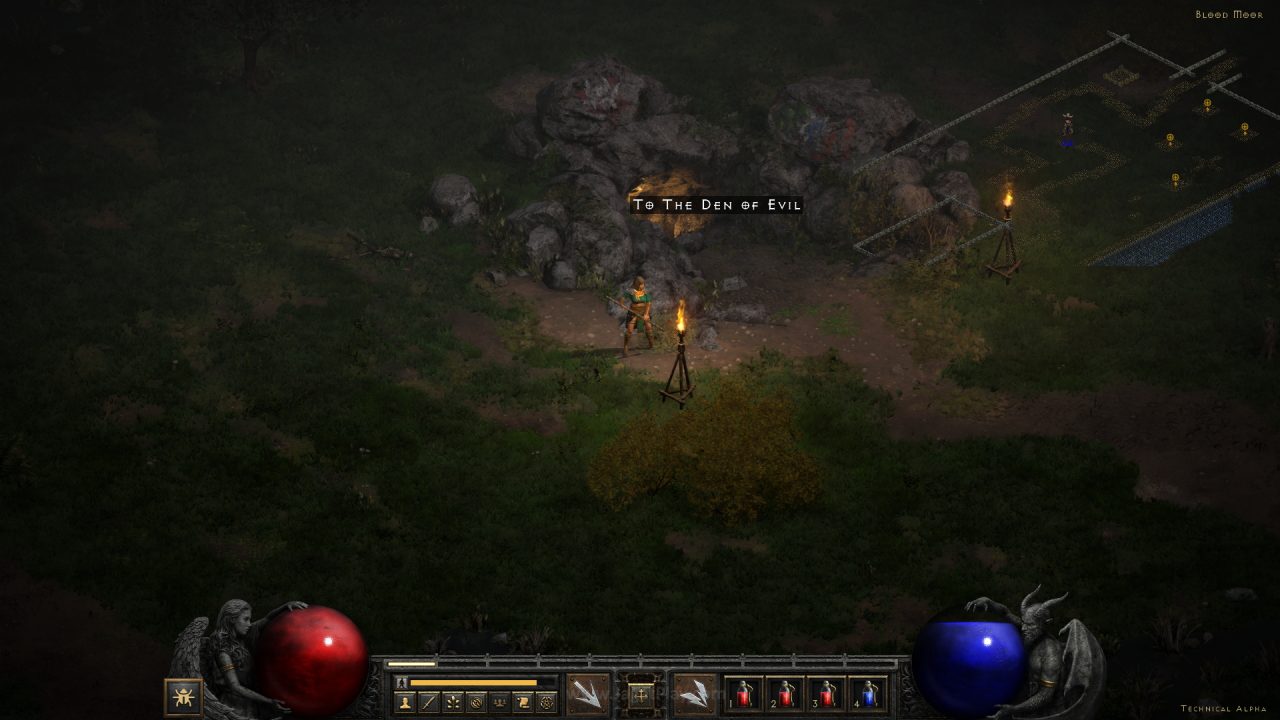Open the quest log scroll icon
This screenshot has height=720, width=1280.
522,702
